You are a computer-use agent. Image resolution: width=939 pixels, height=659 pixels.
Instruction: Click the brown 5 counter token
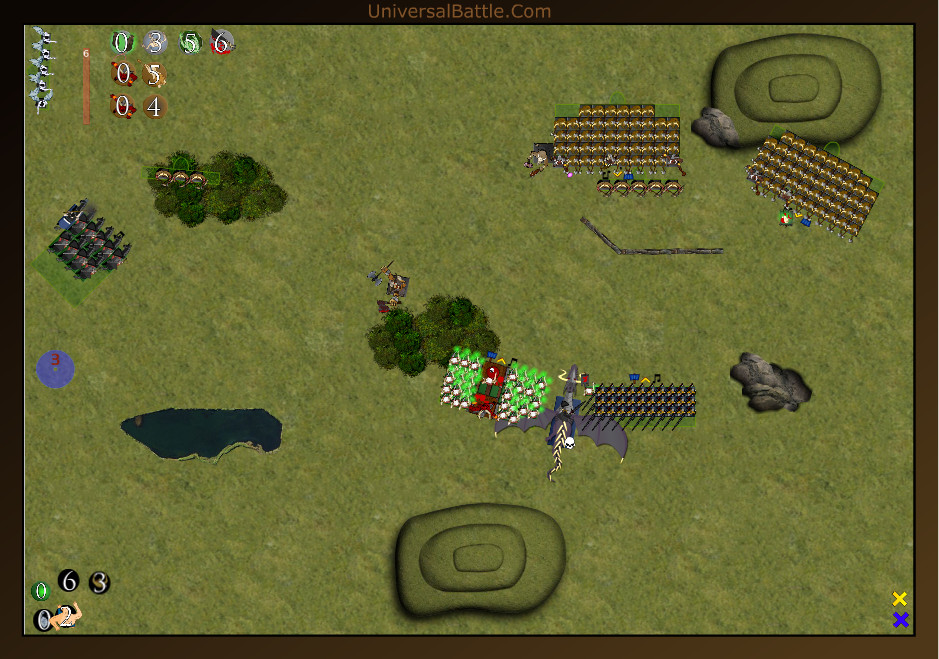(x=153, y=75)
